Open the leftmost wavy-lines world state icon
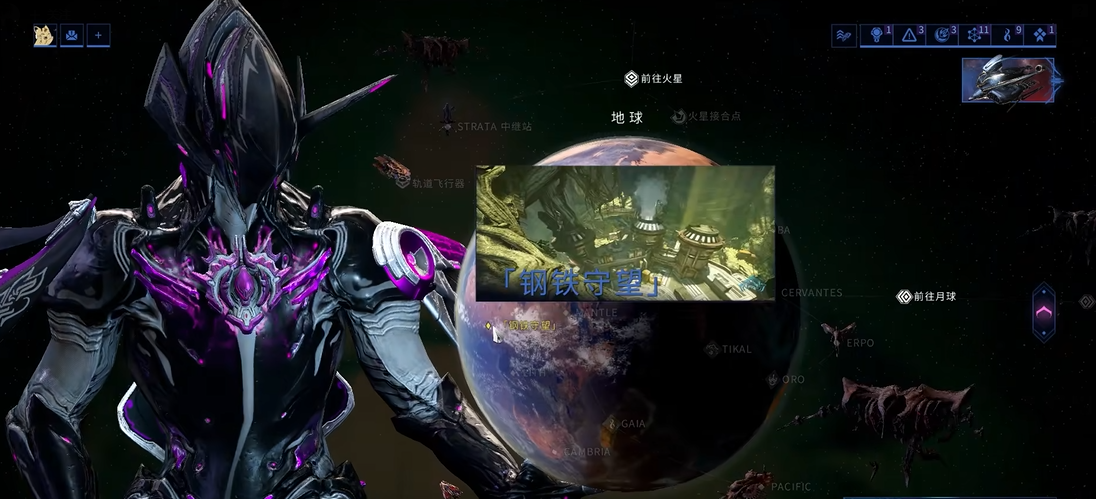The width and height of the screenshot is (1096, 499). (845, 35)
